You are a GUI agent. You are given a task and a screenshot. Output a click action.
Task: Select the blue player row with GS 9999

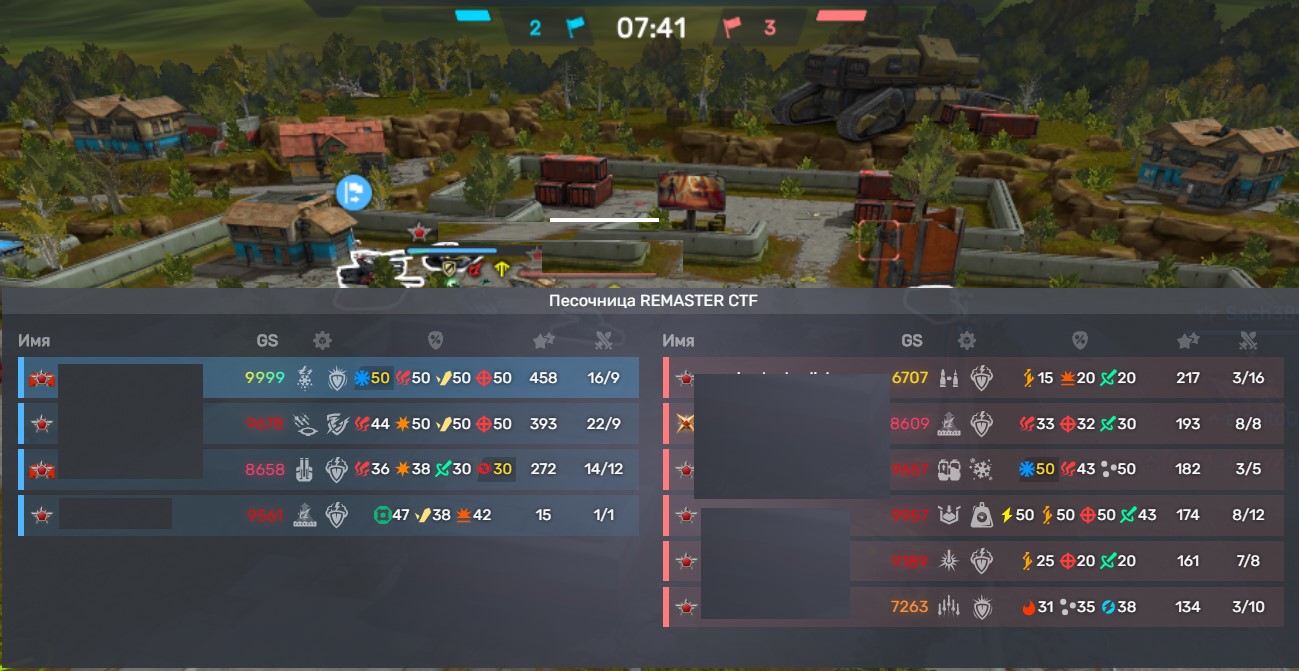coord(328,378)
